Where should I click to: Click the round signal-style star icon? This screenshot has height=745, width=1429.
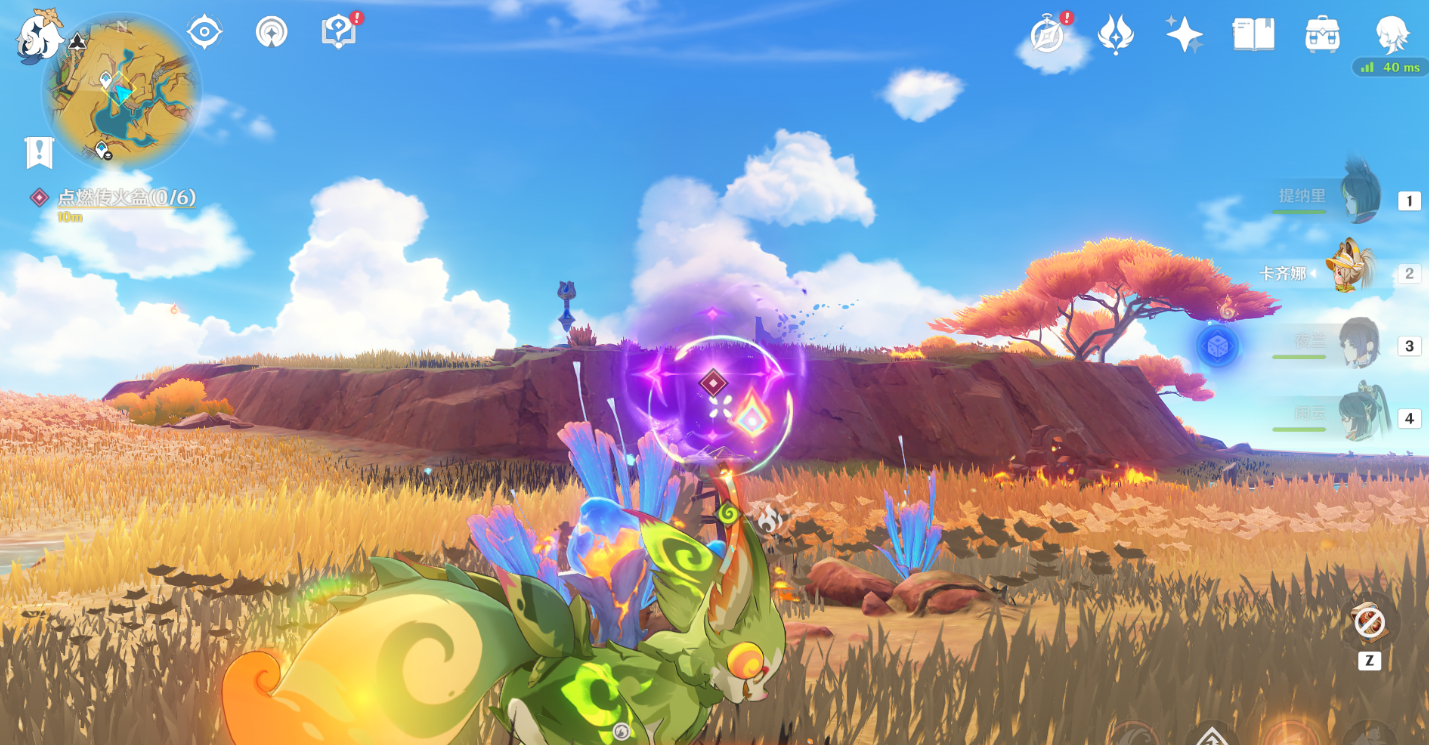(271, 32)
